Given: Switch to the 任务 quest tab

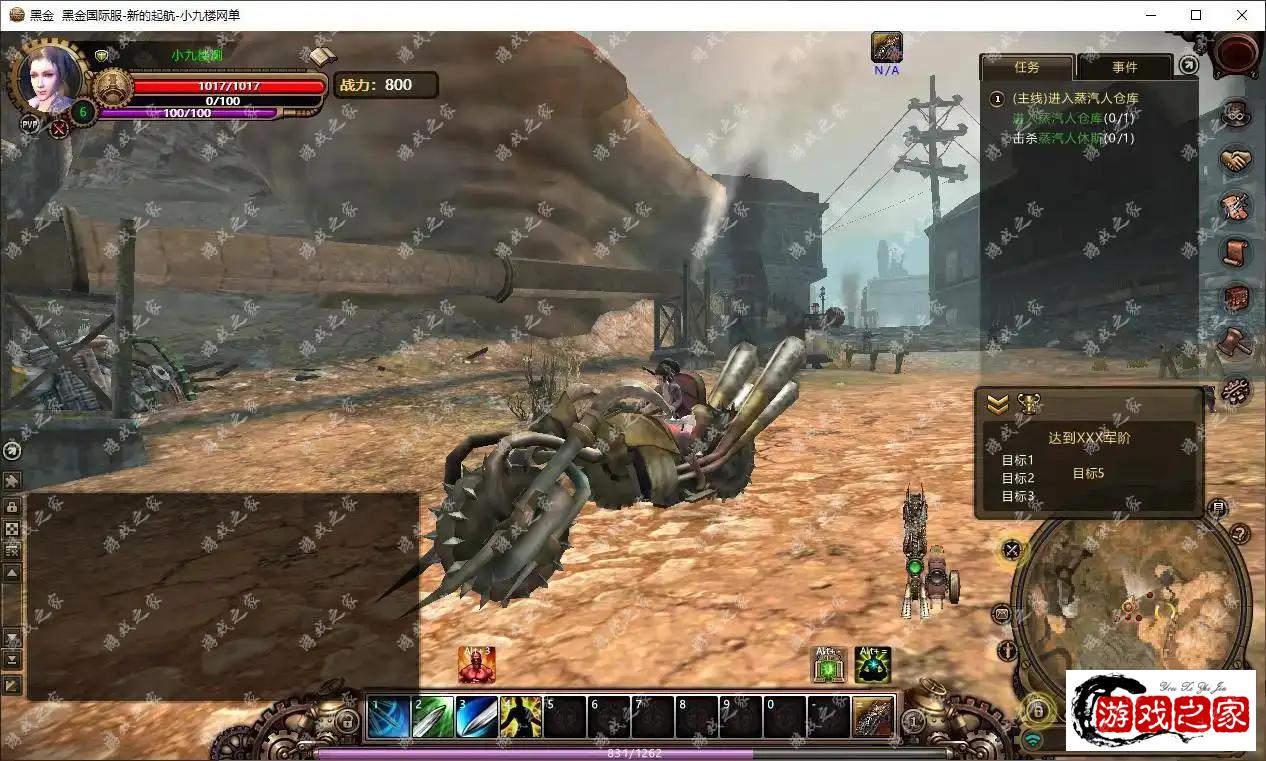Looking at the screenshot, I should [1027, 67].
